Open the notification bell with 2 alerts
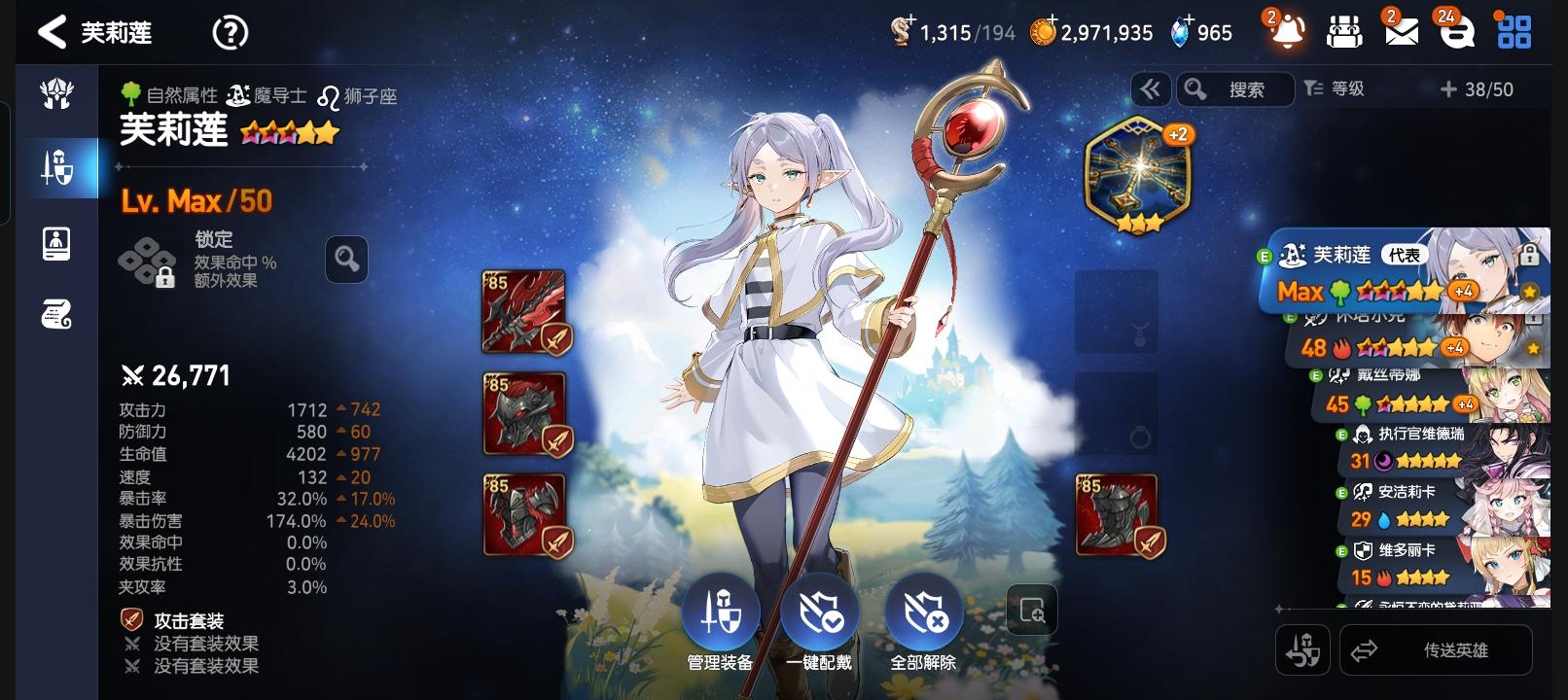This screenshot has width=1568, height=700. tap(1287, 32)
